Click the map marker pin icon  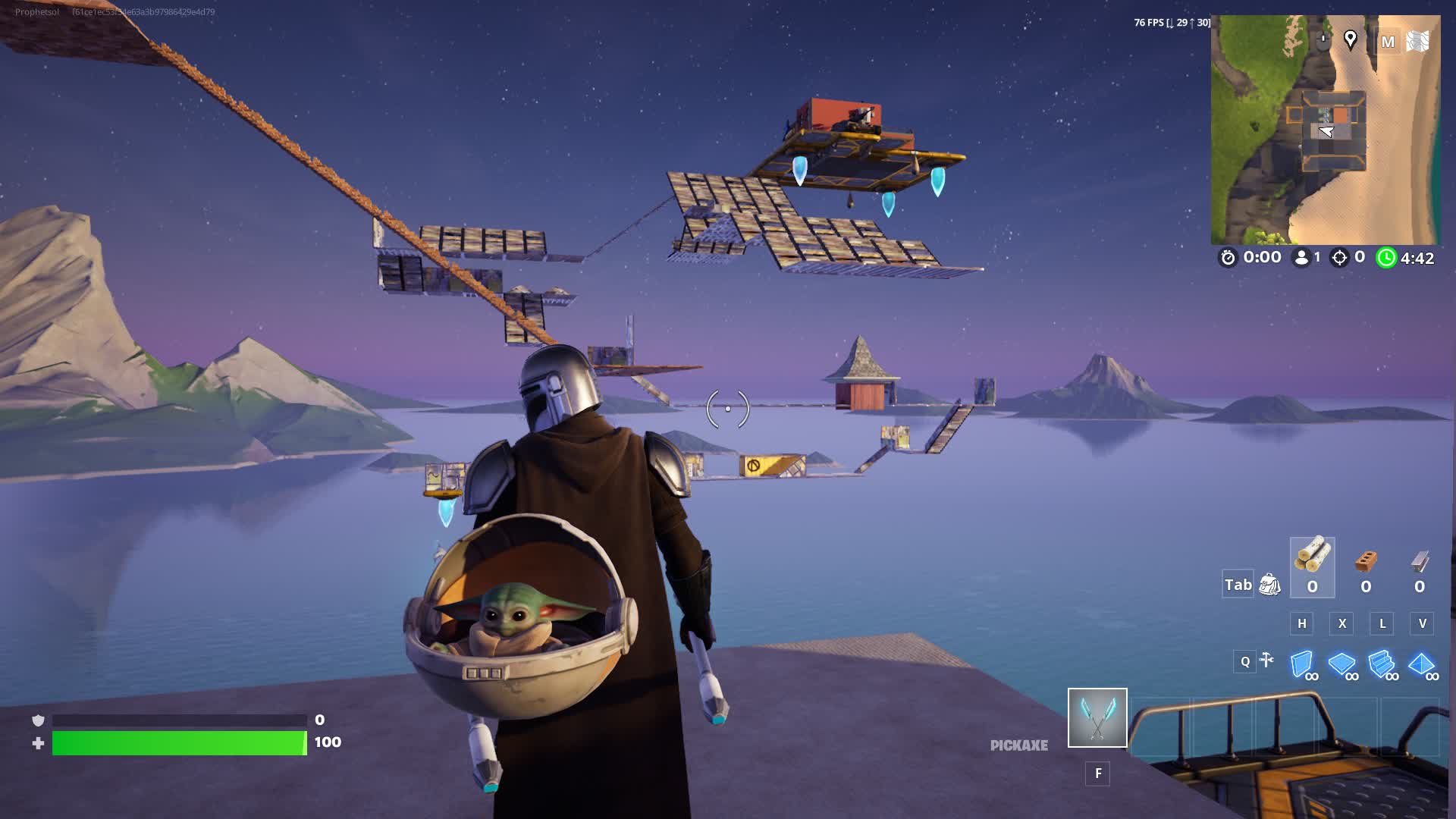[1350, 39]
